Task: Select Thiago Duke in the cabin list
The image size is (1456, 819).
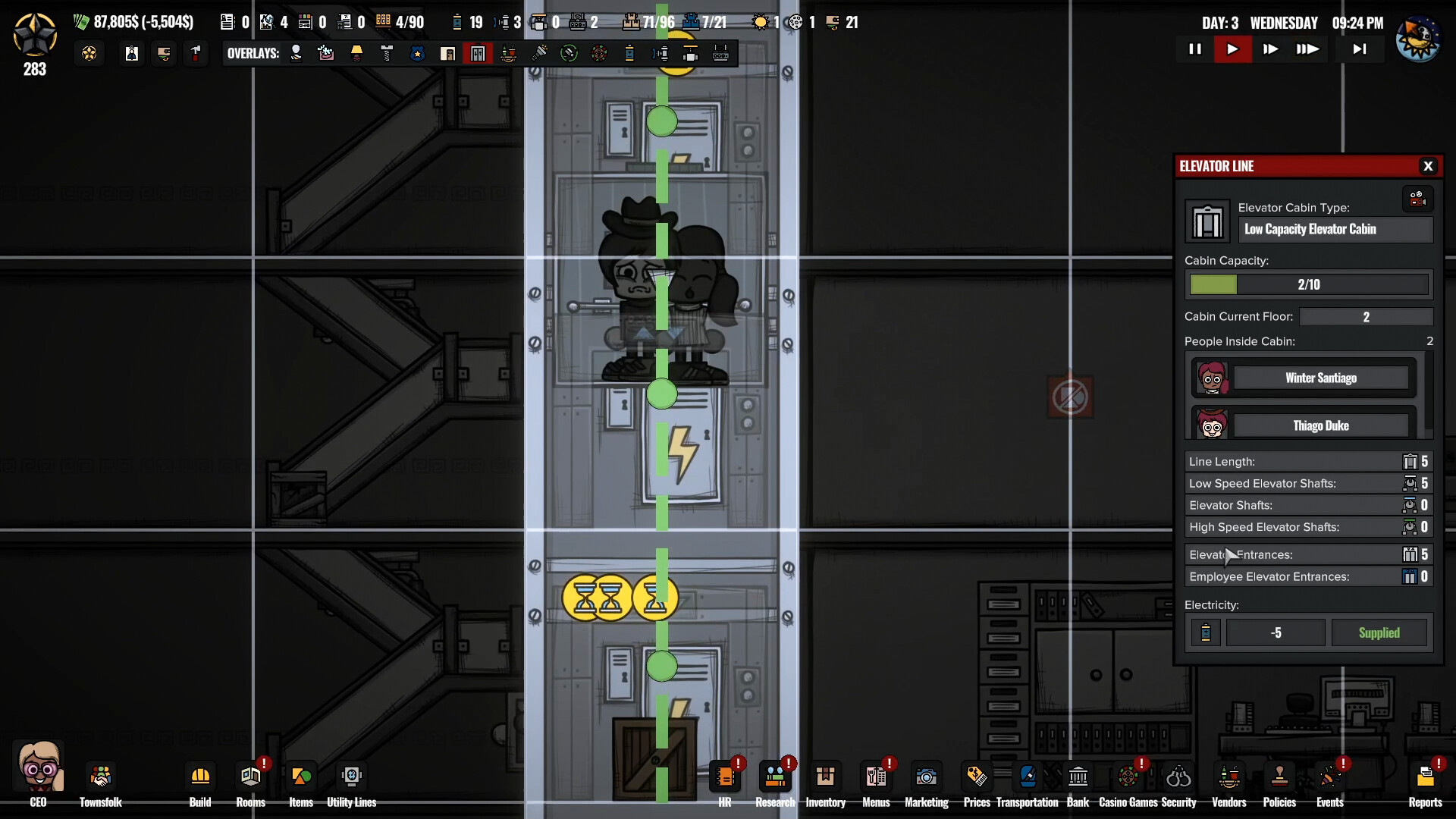Action: (1320, 425)
